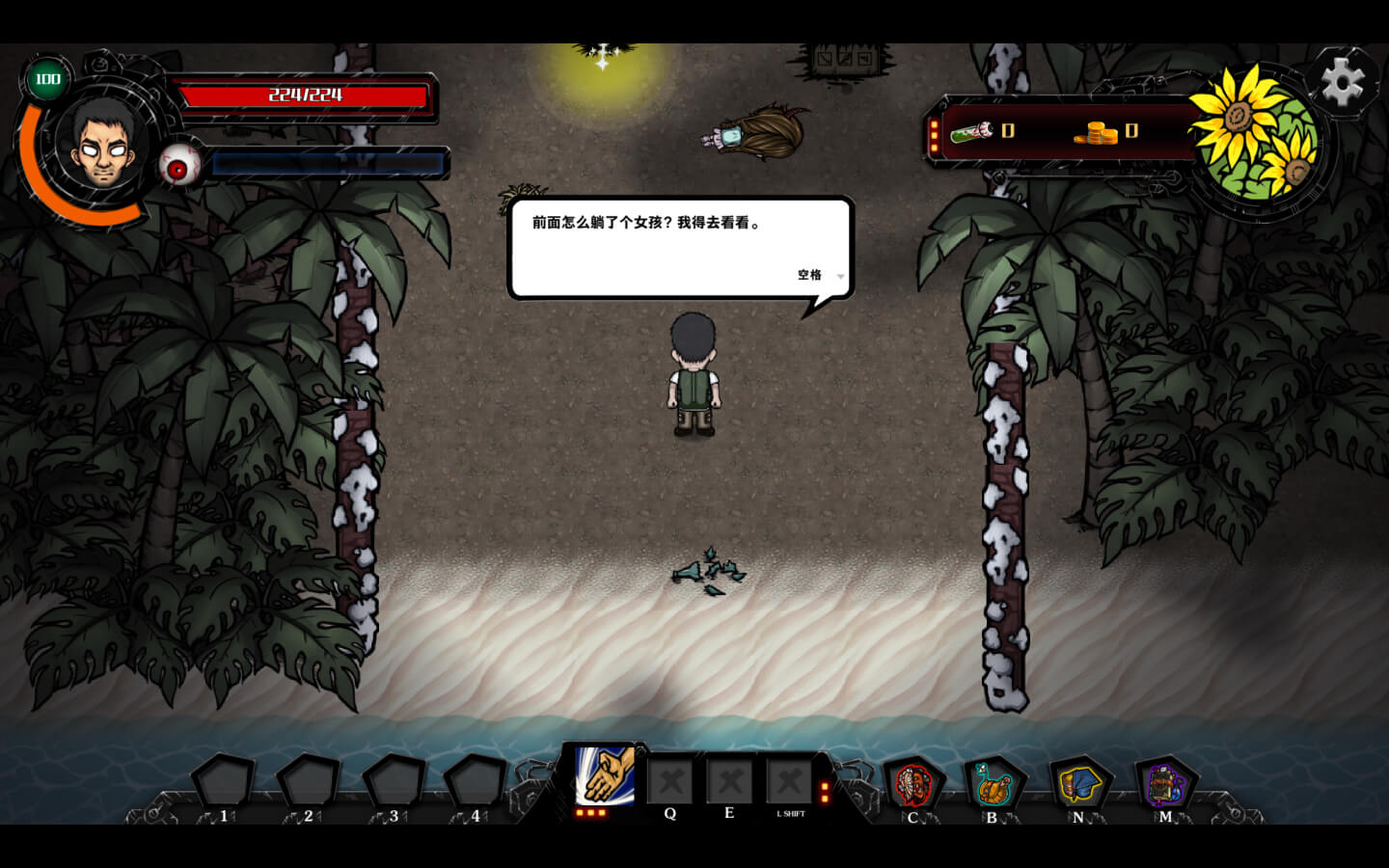Image resolution: width=1389 pixels, height=868 pixels.
Task: Click the sunflower minimap emblem
Action: (x=1256, y=135)
